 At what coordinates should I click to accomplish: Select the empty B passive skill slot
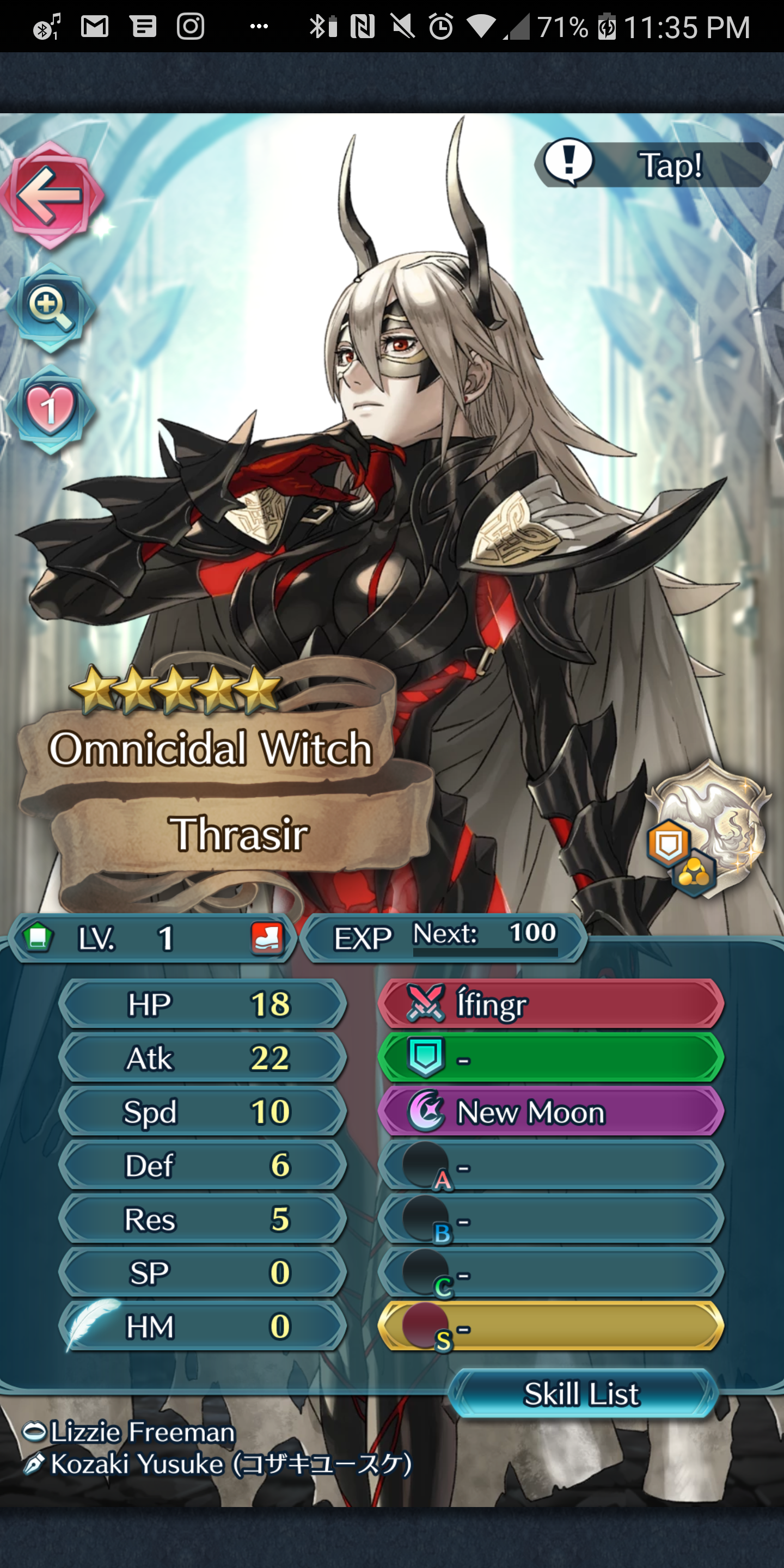[x=551, y=1219]
